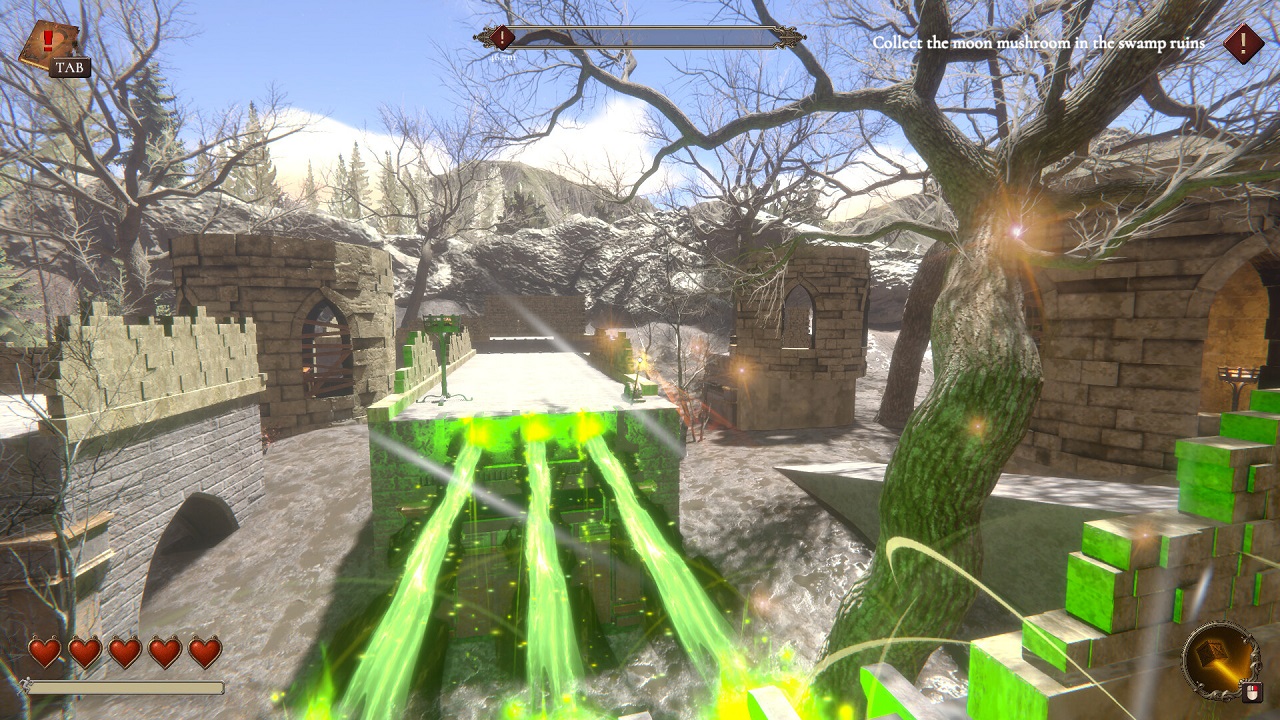Activate the hammer tool icon
Screen dimensions: 1280x720
(x=1219, y=656)
